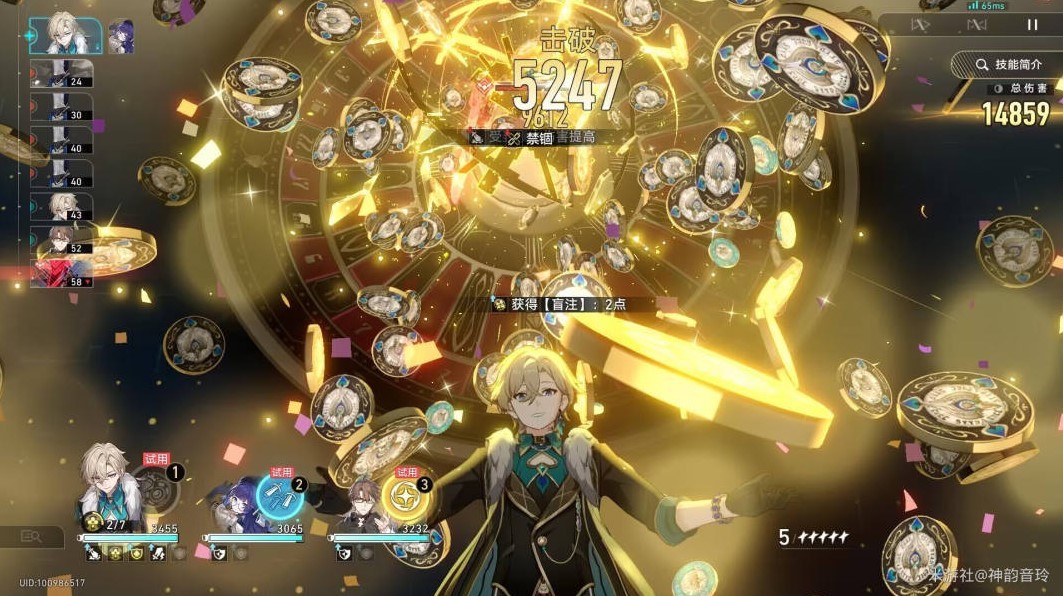
Task: Activate the blue swords ultimate marked 2
Action: [280, 493]
